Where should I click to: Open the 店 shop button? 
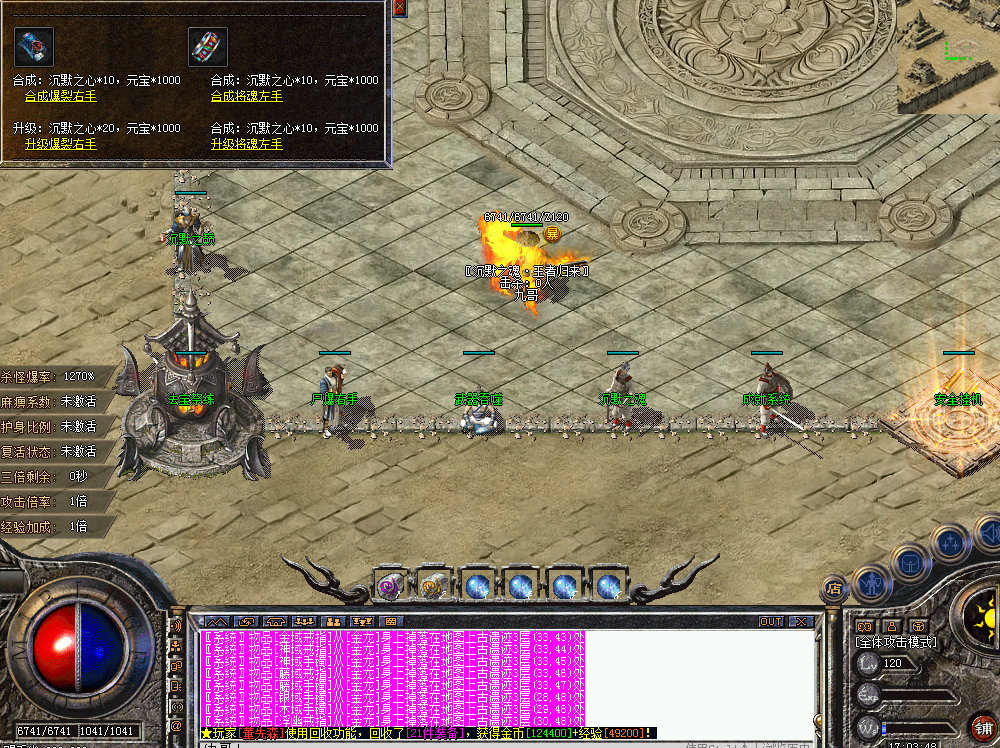pos(832,588)
